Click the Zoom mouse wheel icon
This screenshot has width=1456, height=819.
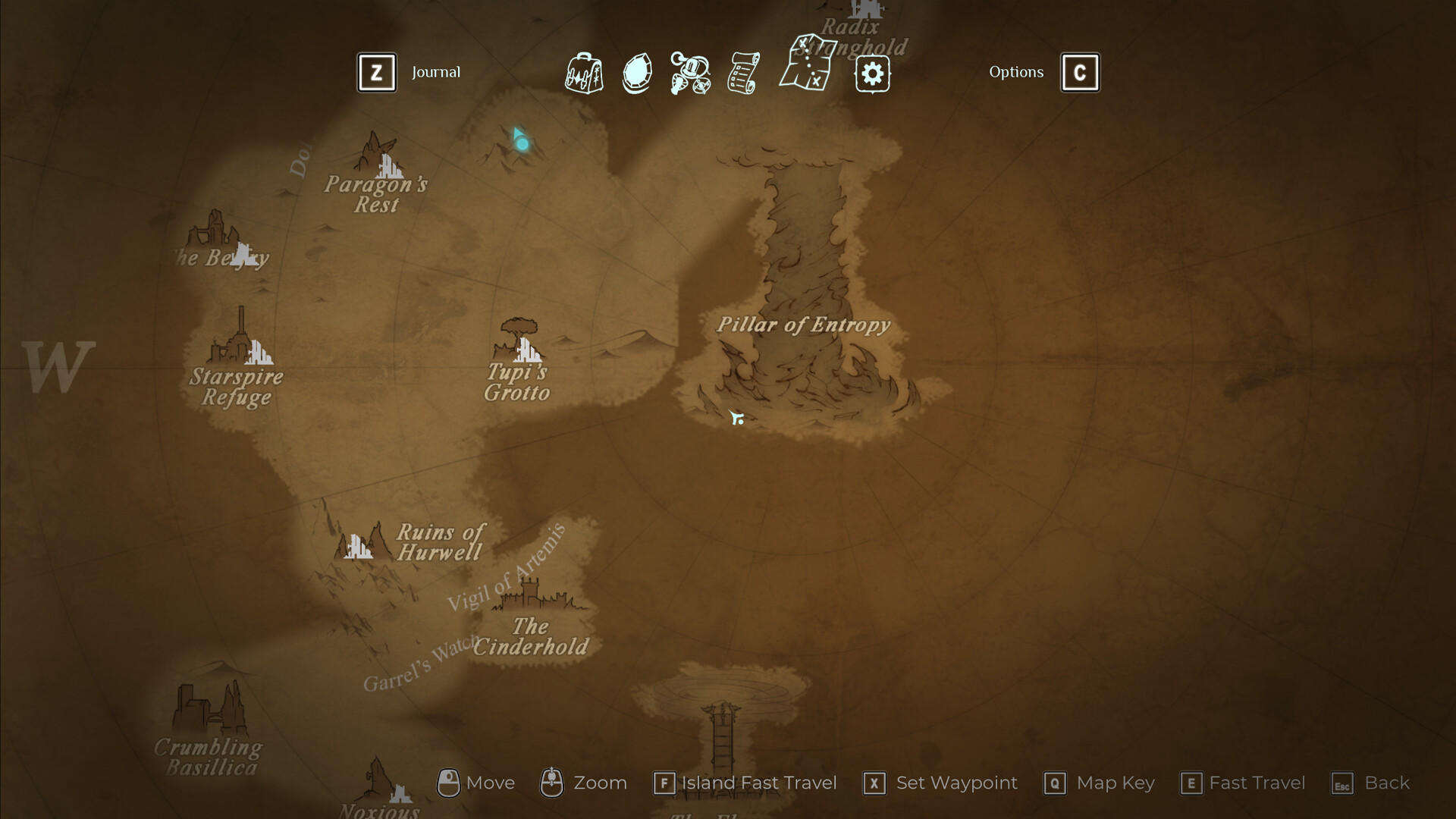(553, 782)
